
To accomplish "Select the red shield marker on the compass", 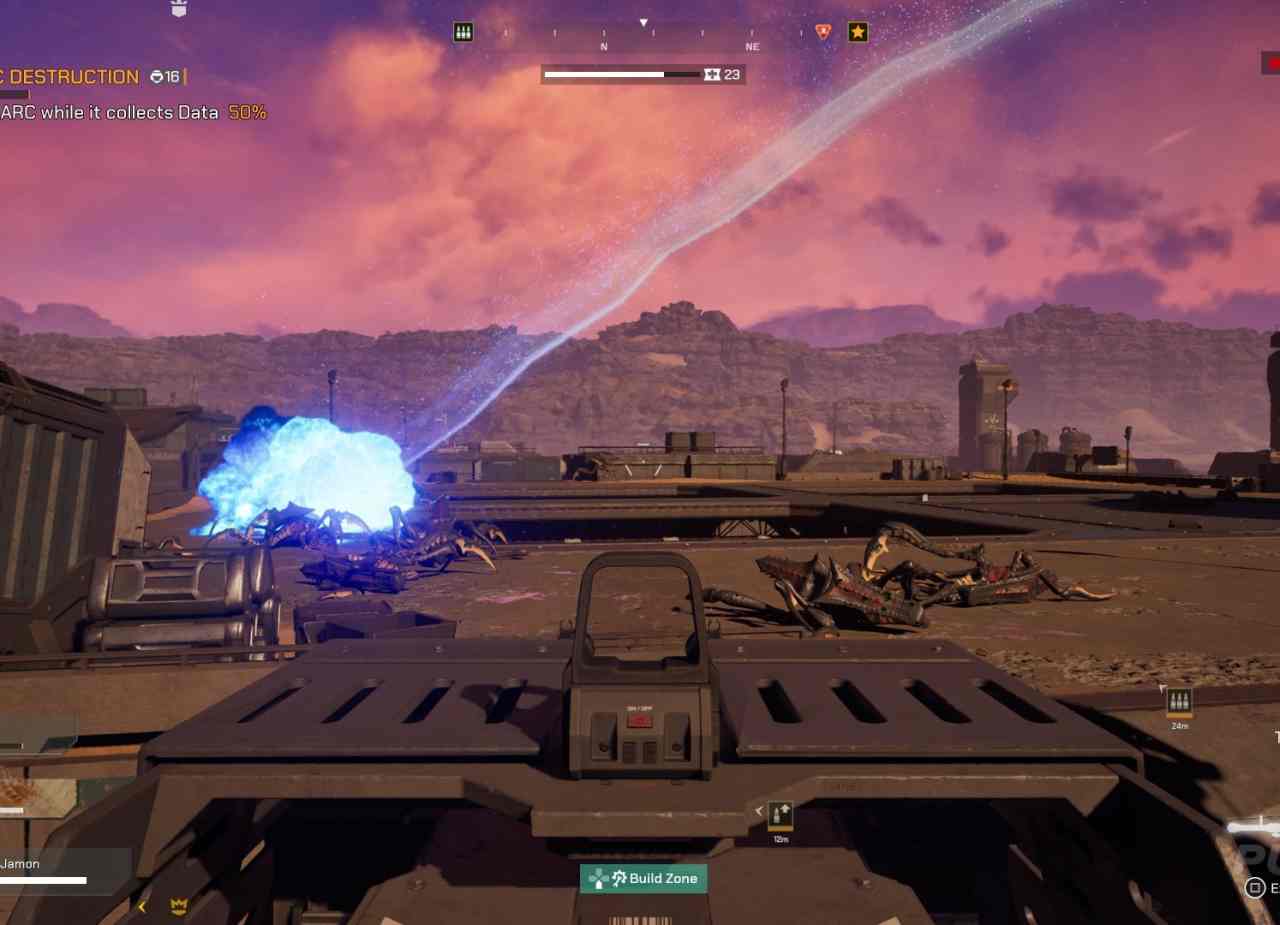I will pos(823,32).
